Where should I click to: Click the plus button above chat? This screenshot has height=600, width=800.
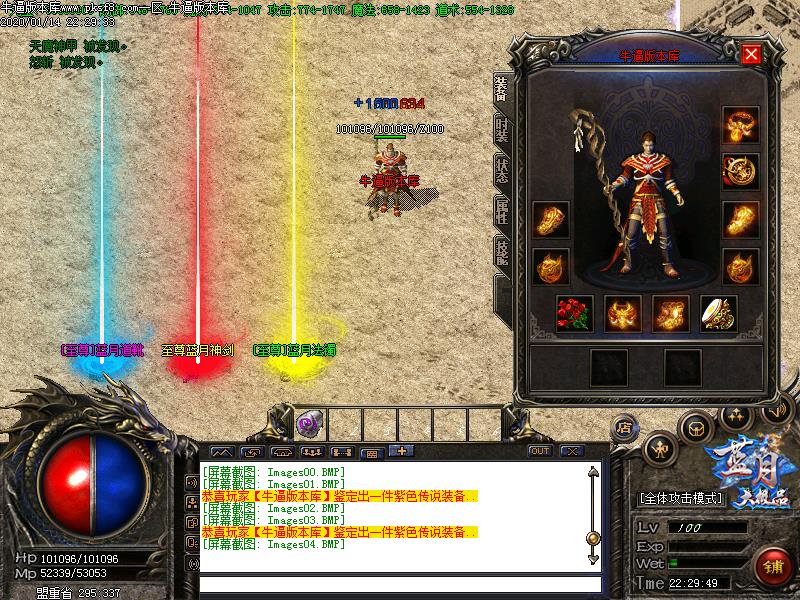click(x=404, y=451)
